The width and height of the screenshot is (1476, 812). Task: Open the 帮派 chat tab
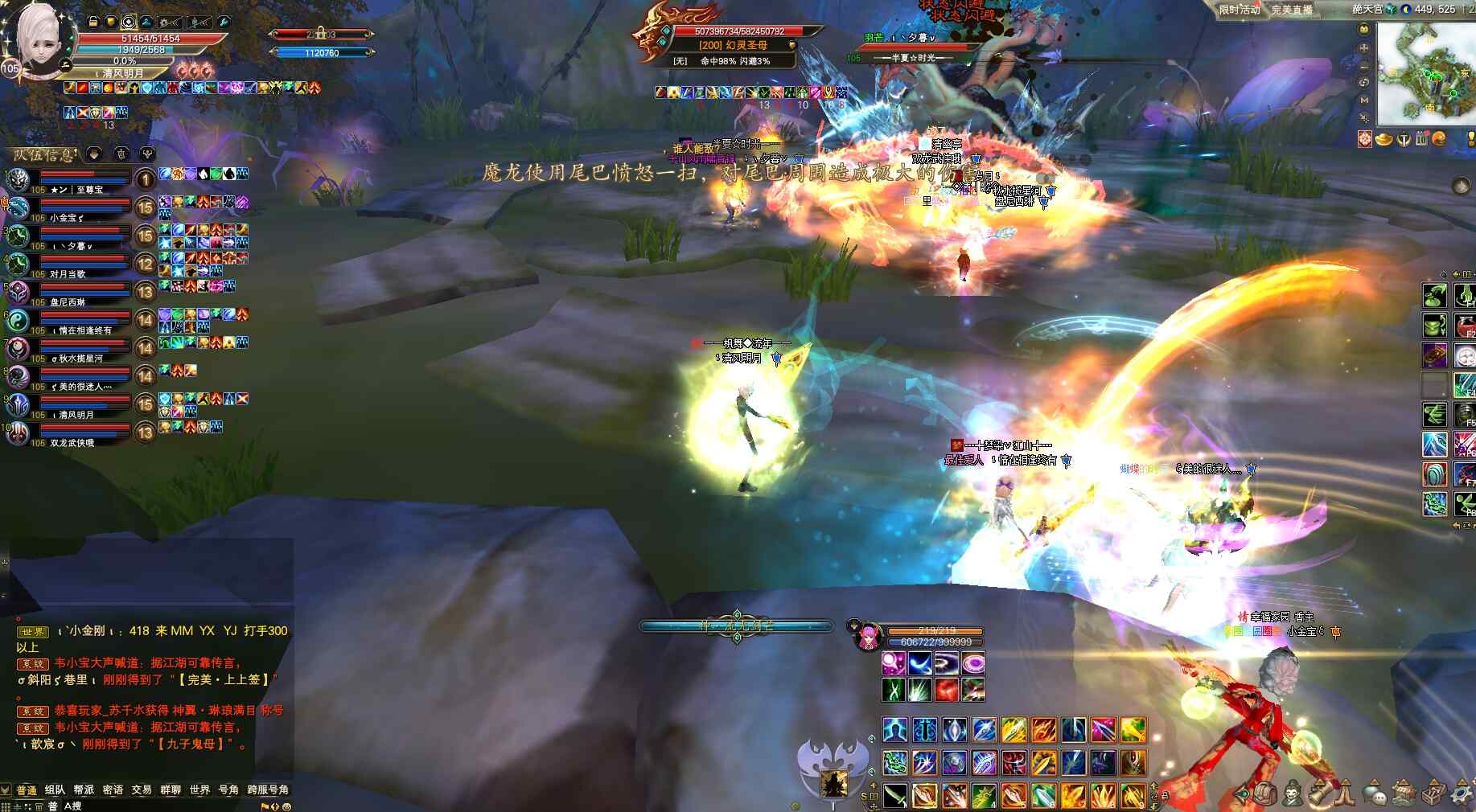[84, 789]
